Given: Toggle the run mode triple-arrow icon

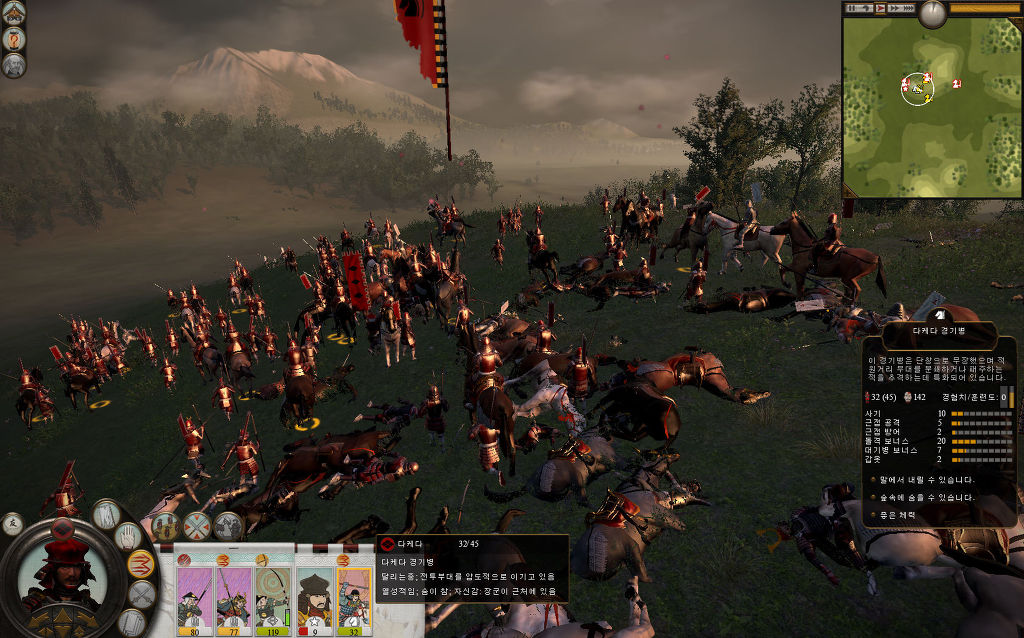Looking at the screenshot, I should [x=141, y=564].
